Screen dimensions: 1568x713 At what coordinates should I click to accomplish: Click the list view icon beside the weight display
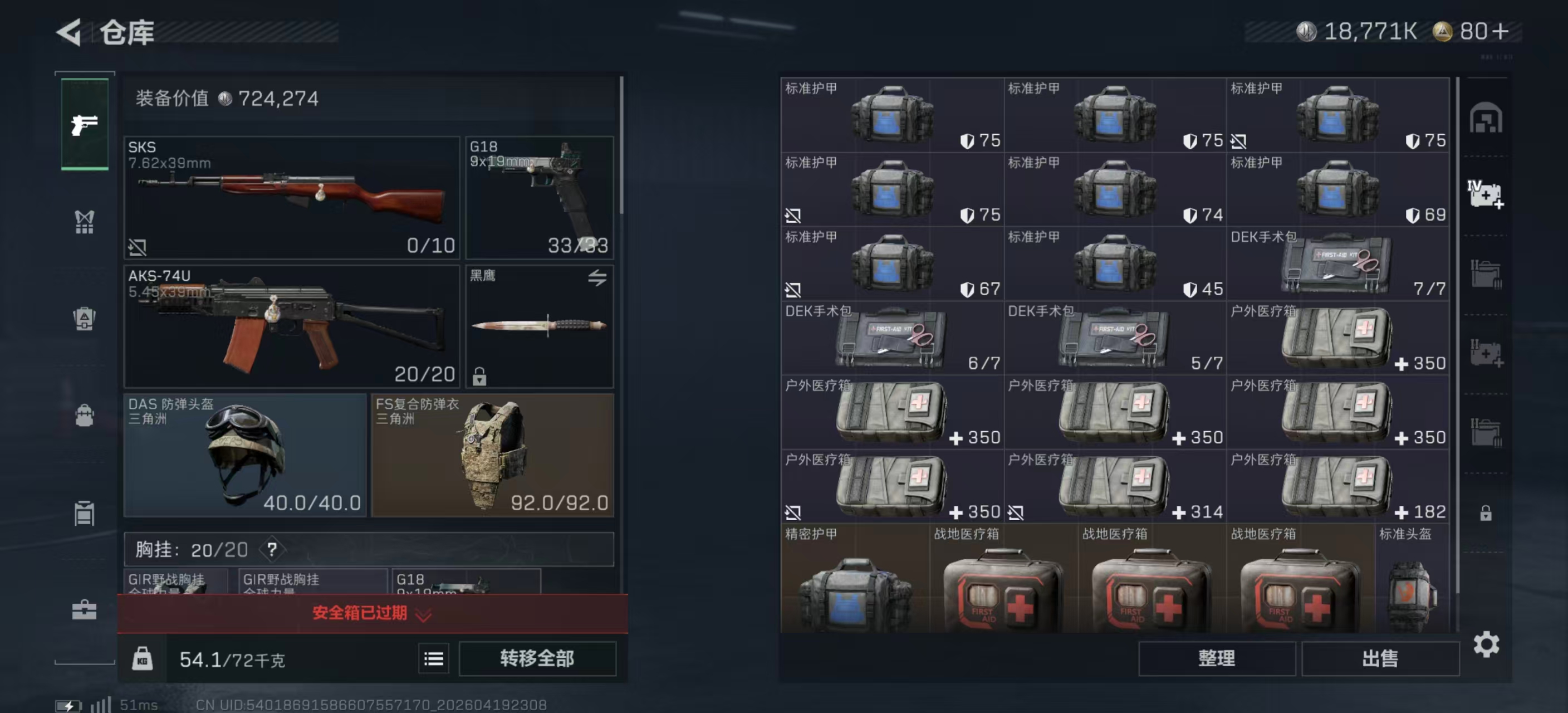[x=433, y=658]
